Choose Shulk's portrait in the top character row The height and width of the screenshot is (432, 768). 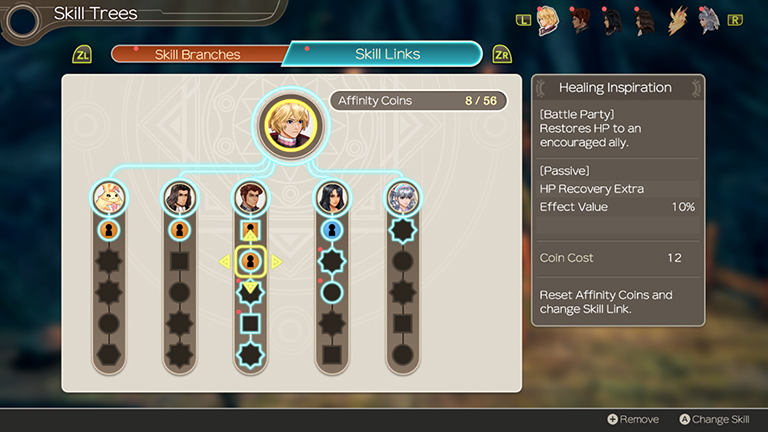click(548, 21)
